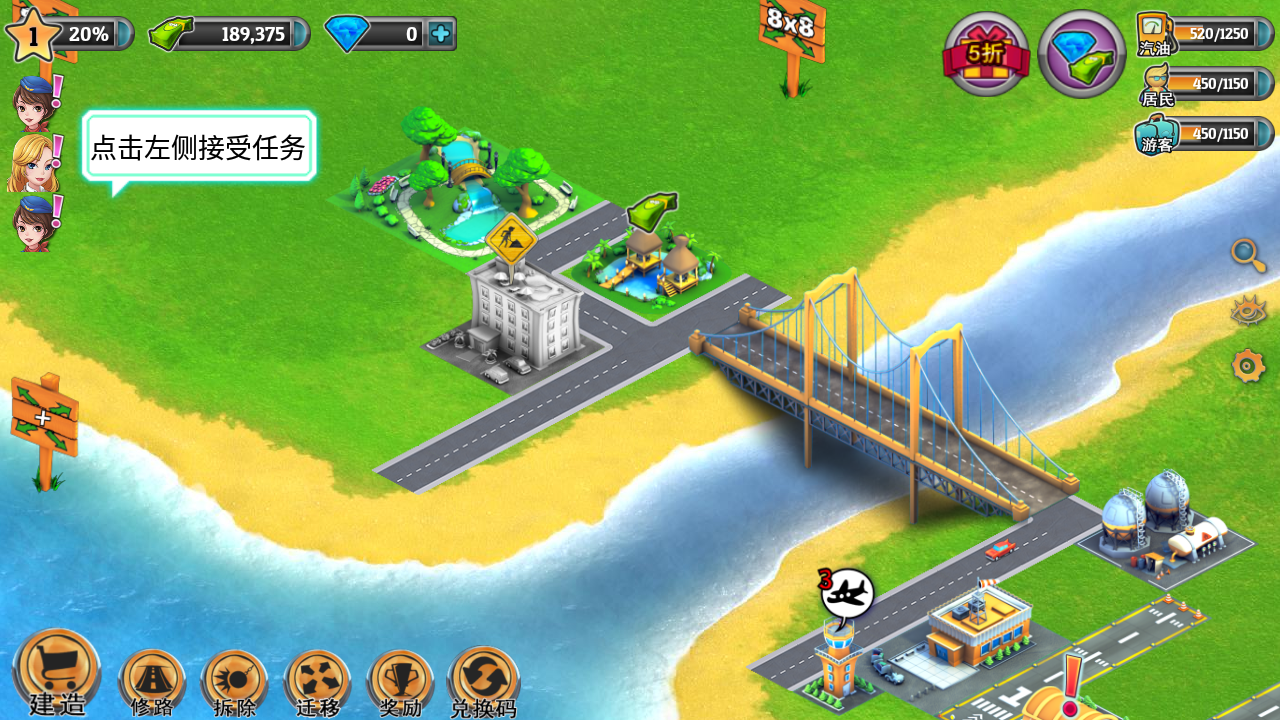
Task: Tap the airplane speech bubble notification
Action: coord(847,594)
